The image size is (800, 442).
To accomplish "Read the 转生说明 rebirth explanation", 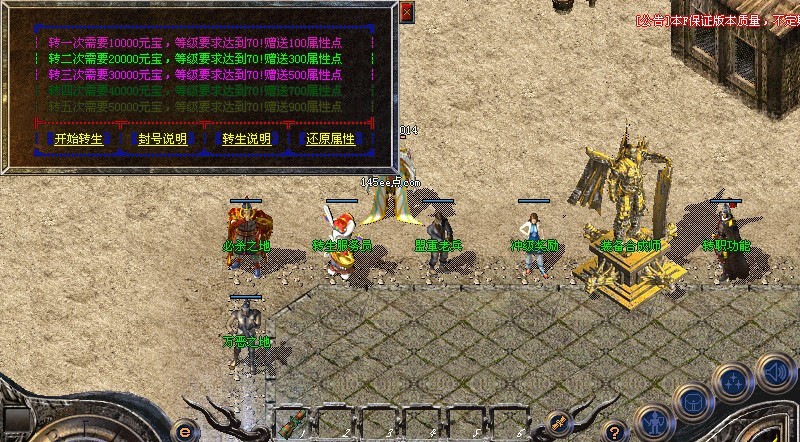I will [246, 138].
